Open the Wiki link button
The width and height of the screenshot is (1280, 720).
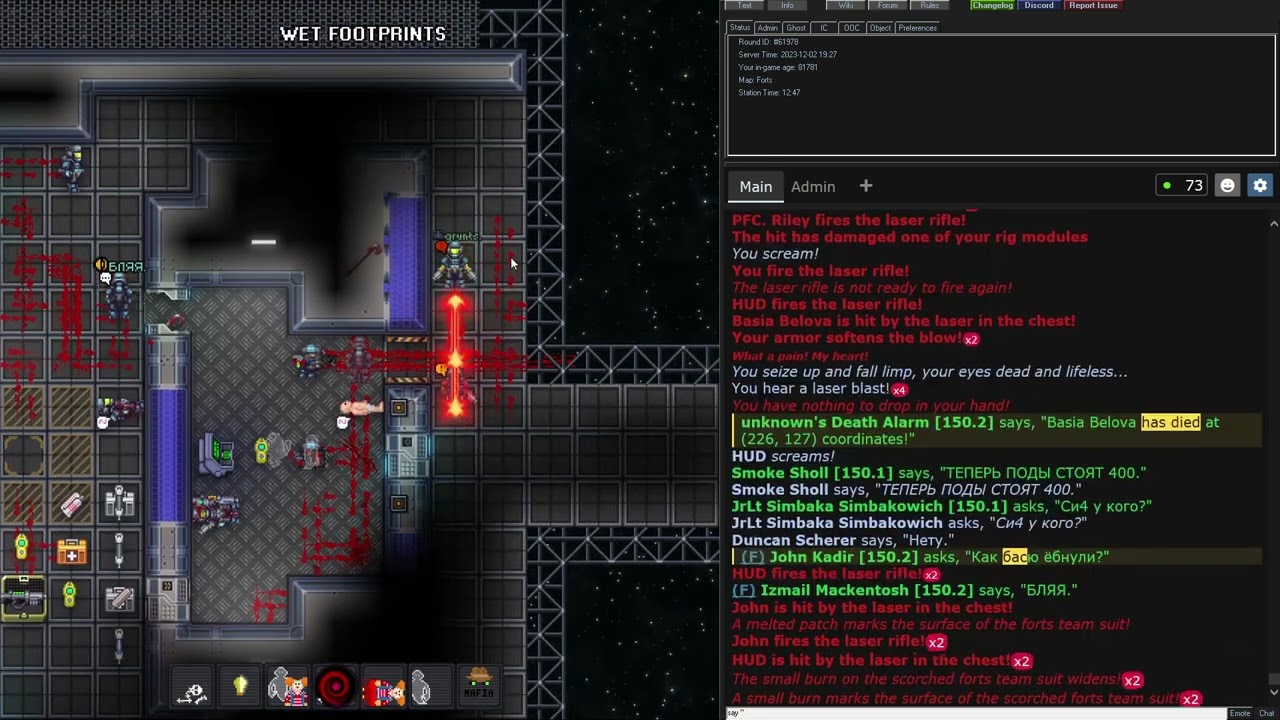tap(846, 5)
